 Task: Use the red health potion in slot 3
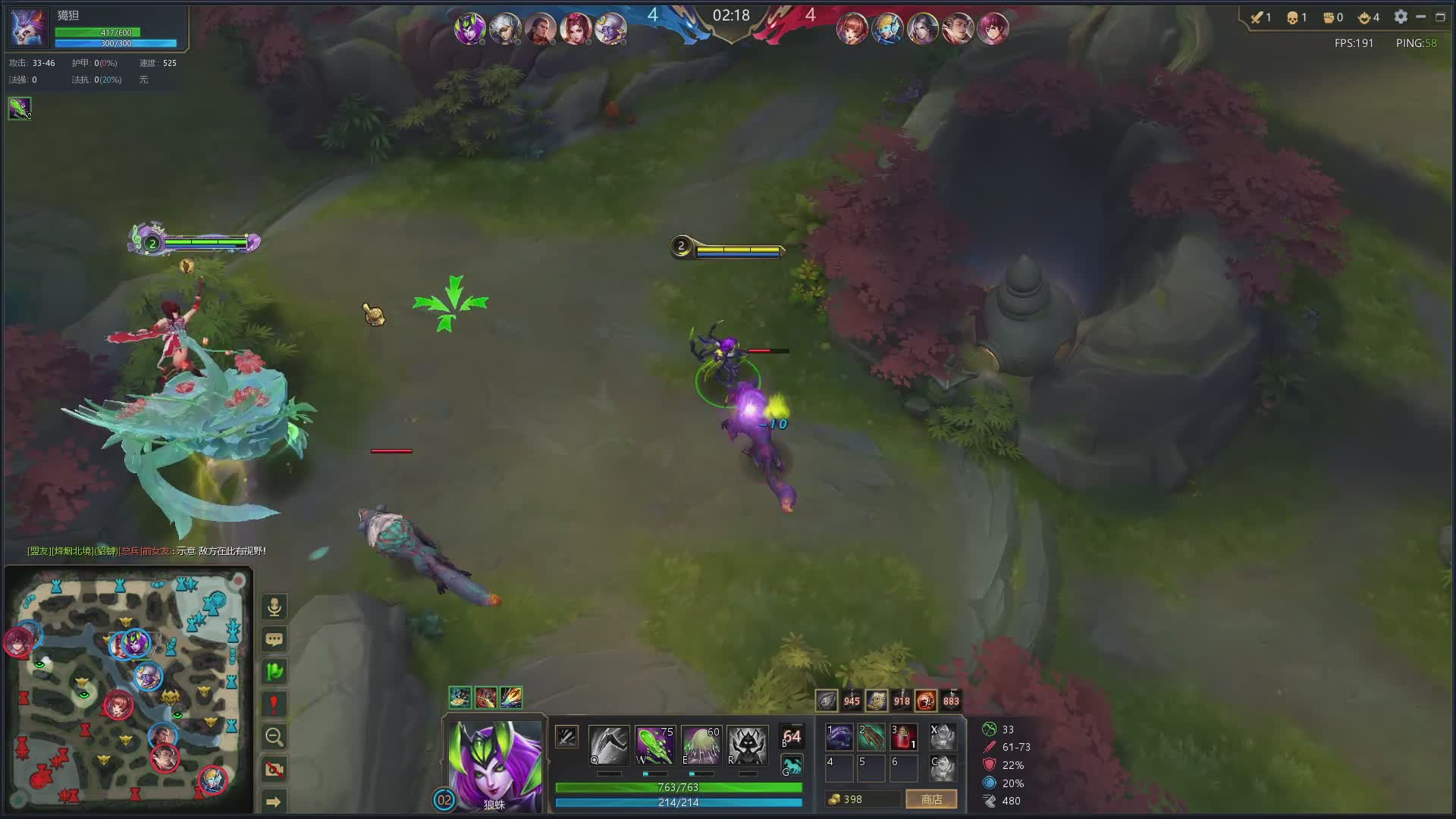(x=903, y=737)
